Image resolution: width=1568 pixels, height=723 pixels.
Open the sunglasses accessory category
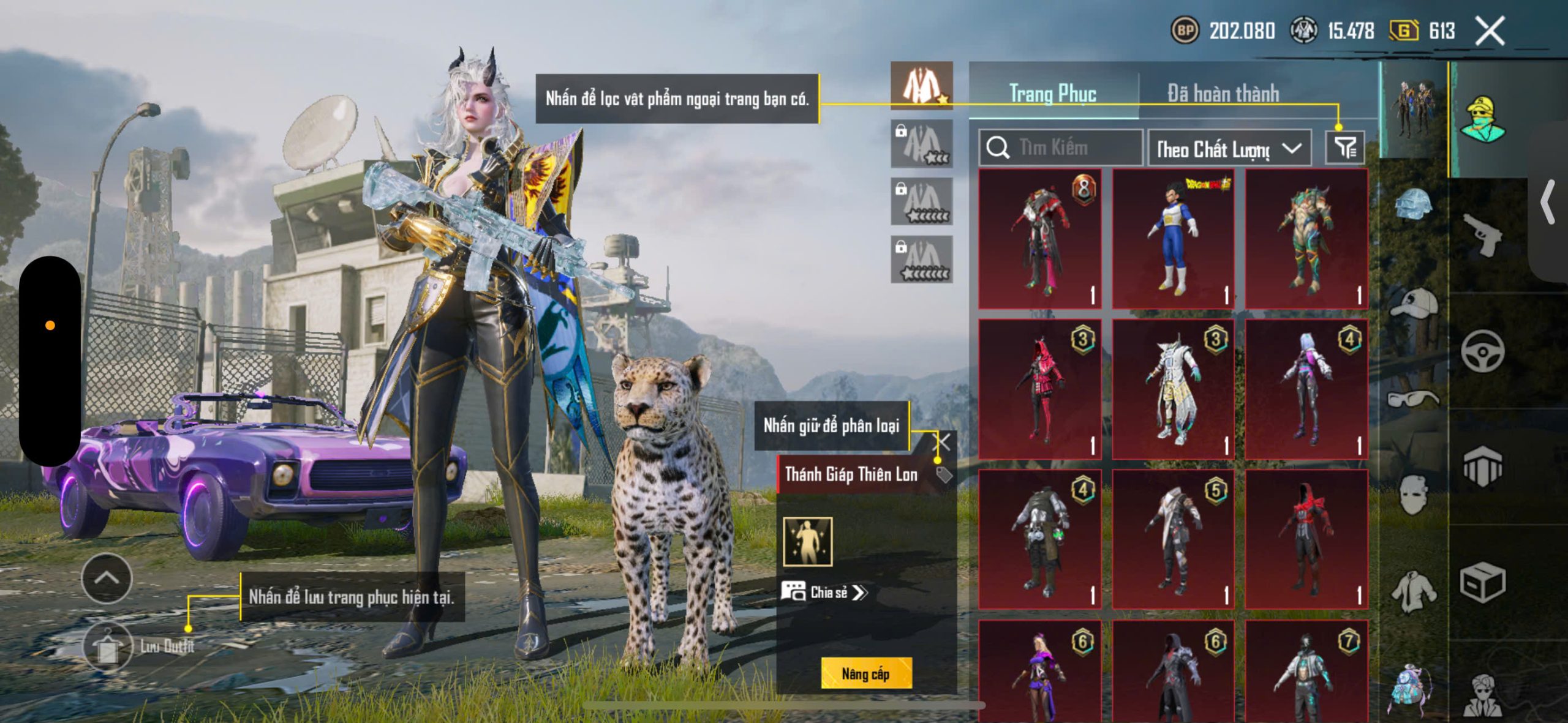(1414, 399)
